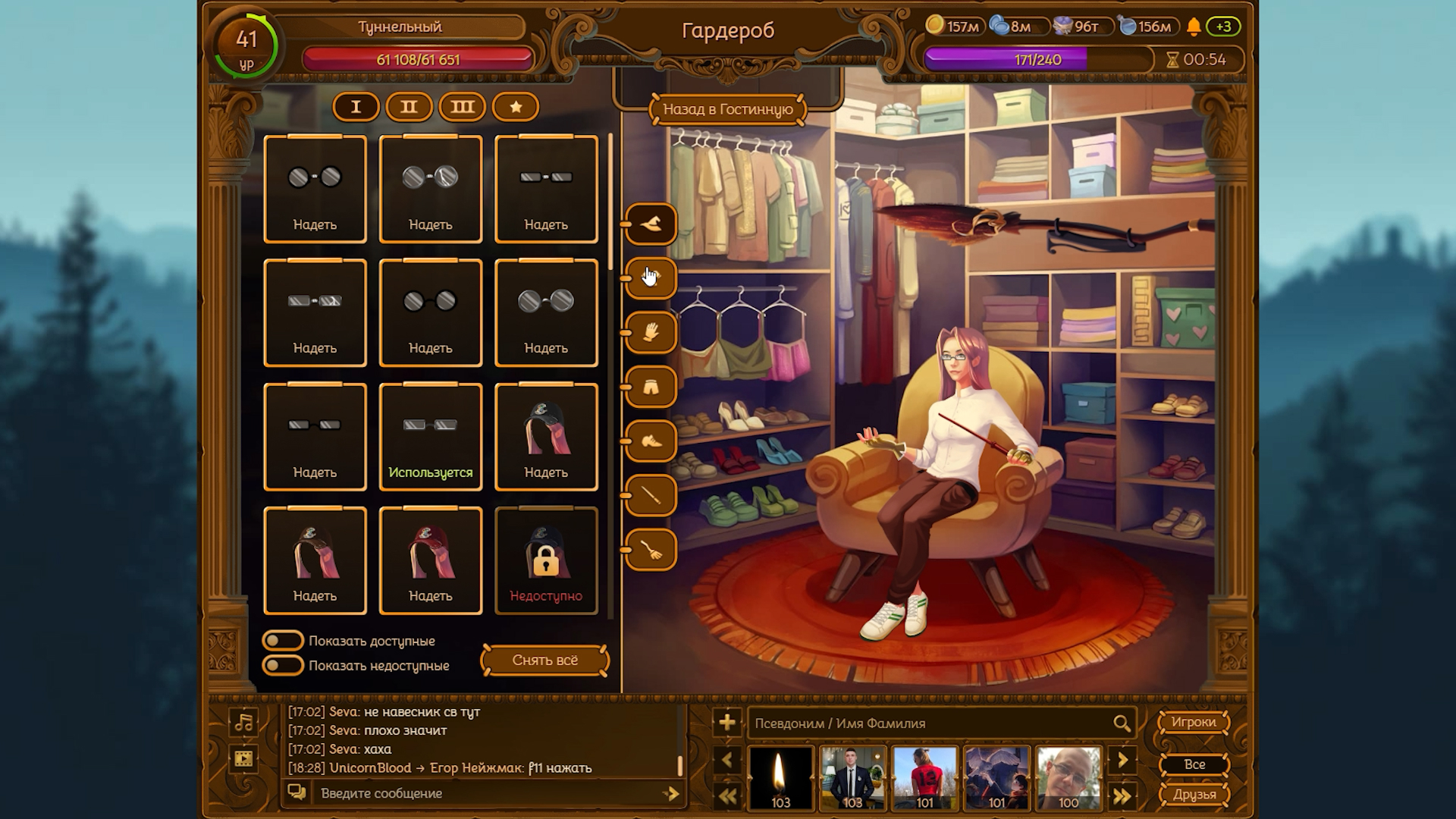Choose the shoe category icon
Image resolution: width=1456 pixels, height=819 pixels.
(651, 441)
